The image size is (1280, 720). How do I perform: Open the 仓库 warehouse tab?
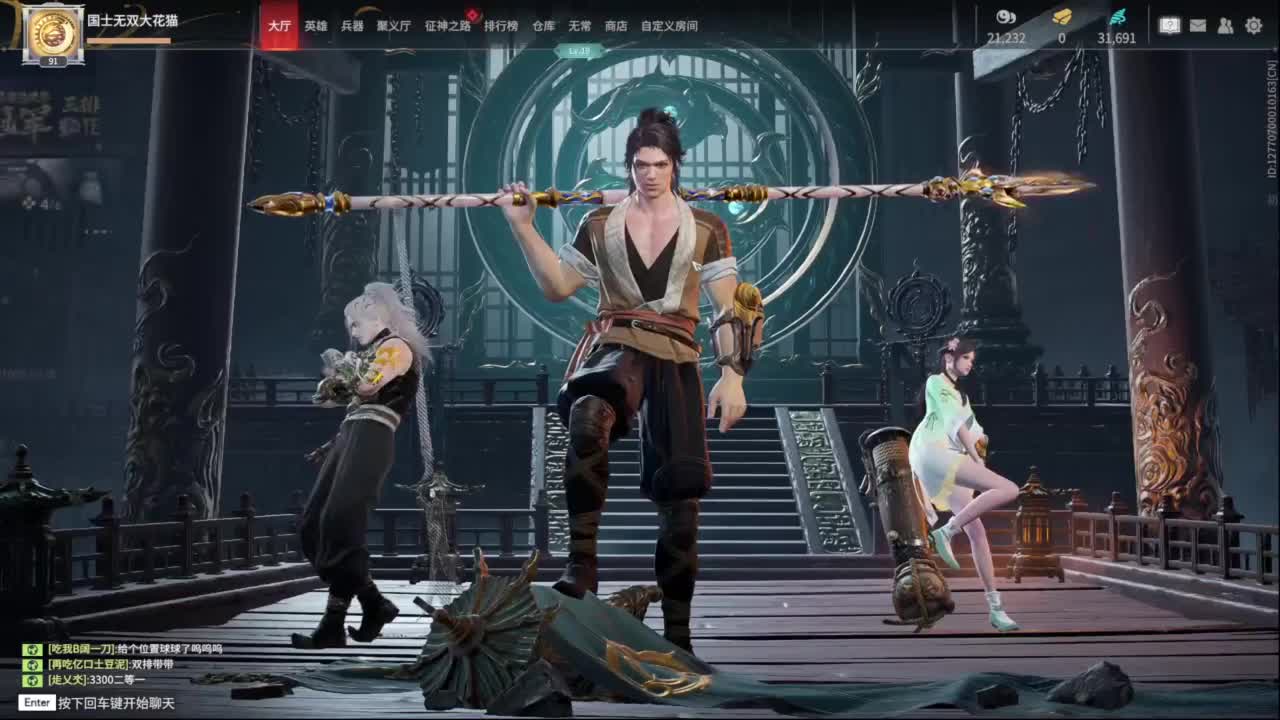coord(545,27)
